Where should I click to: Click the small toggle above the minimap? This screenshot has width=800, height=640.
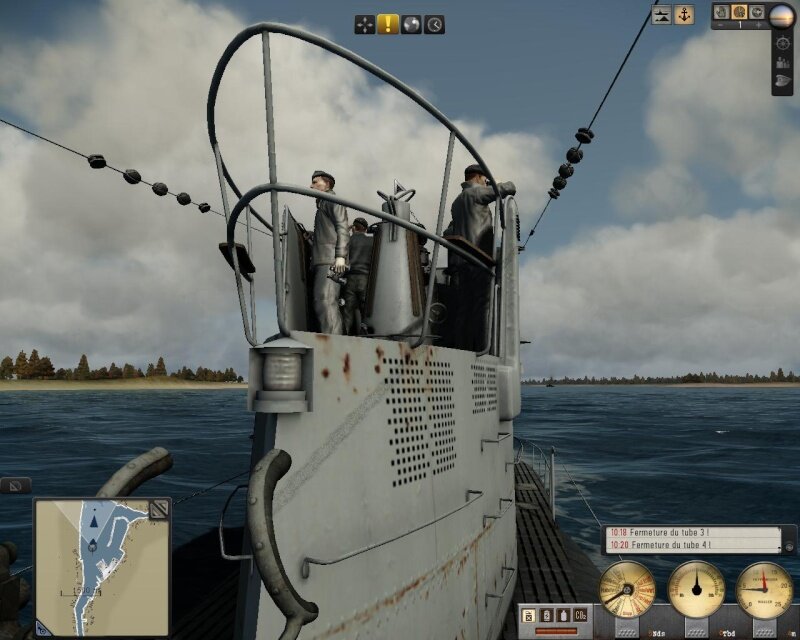pyautogui.click(x=14, y=486)
